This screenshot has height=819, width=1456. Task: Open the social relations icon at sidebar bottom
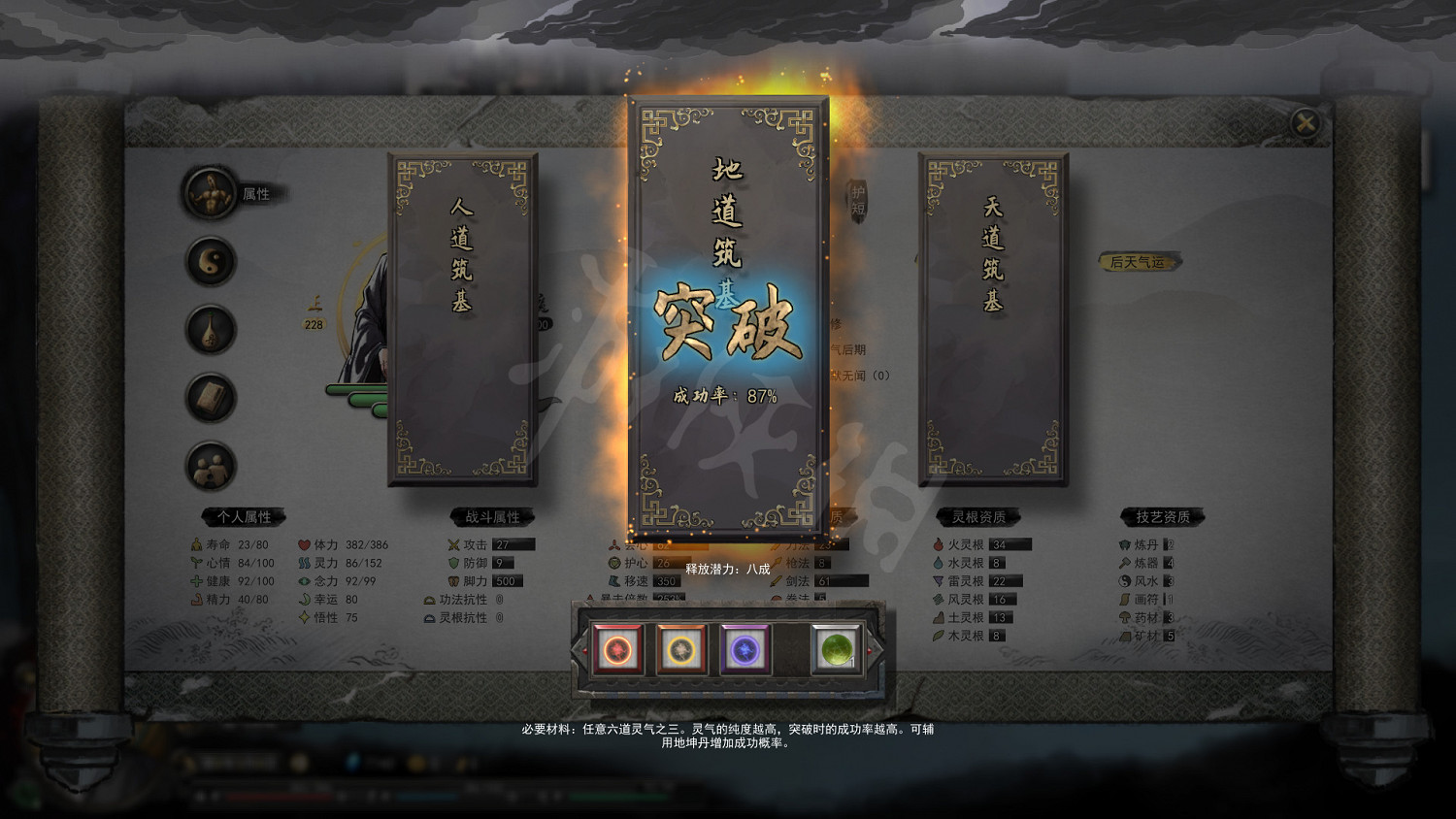[x=210, y=466]
